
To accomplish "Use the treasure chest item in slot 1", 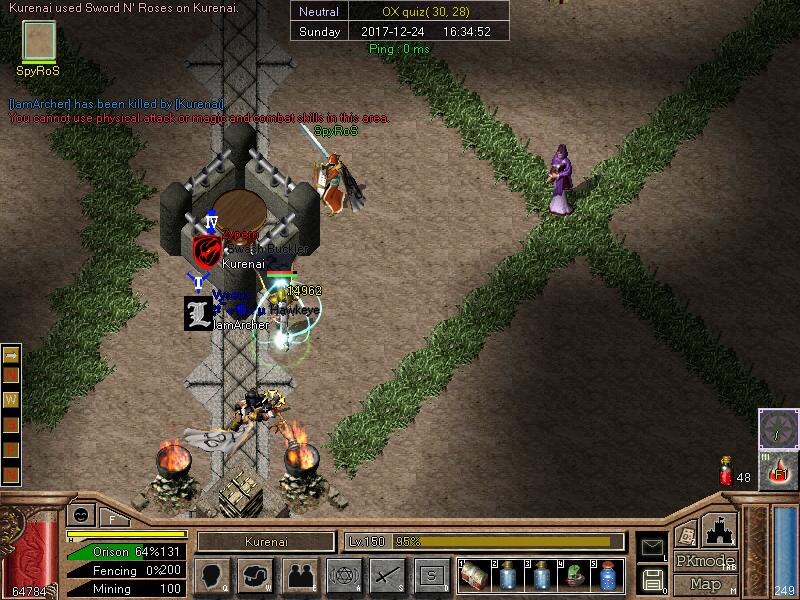I will [475, 575].
